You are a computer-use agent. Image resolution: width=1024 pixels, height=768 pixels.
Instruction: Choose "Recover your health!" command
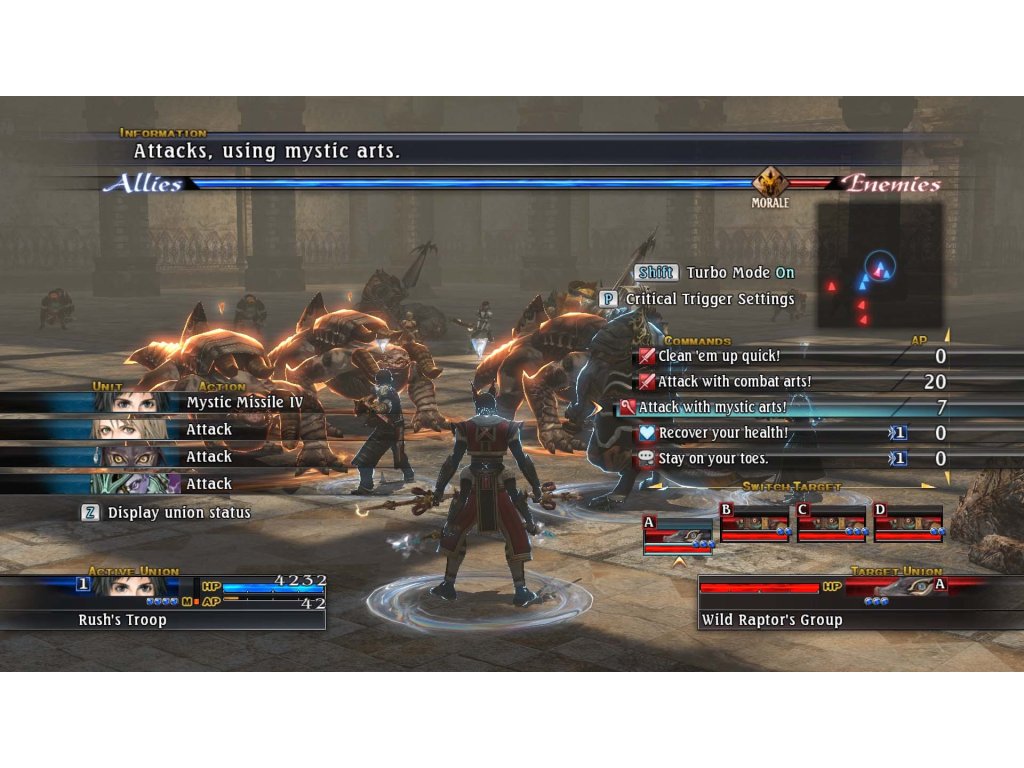point(722,433)
